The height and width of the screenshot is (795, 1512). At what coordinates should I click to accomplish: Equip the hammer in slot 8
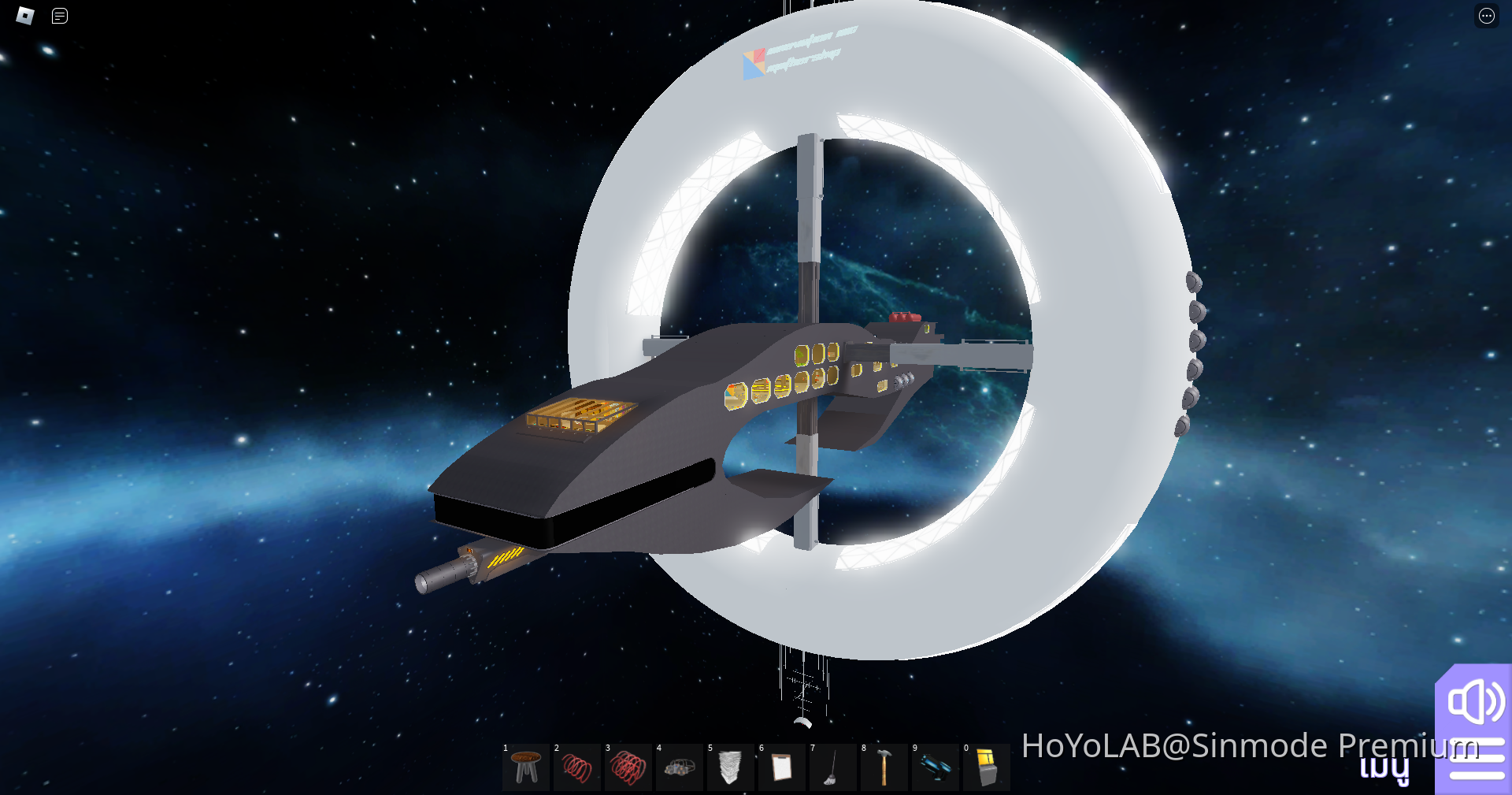[884, 767]
